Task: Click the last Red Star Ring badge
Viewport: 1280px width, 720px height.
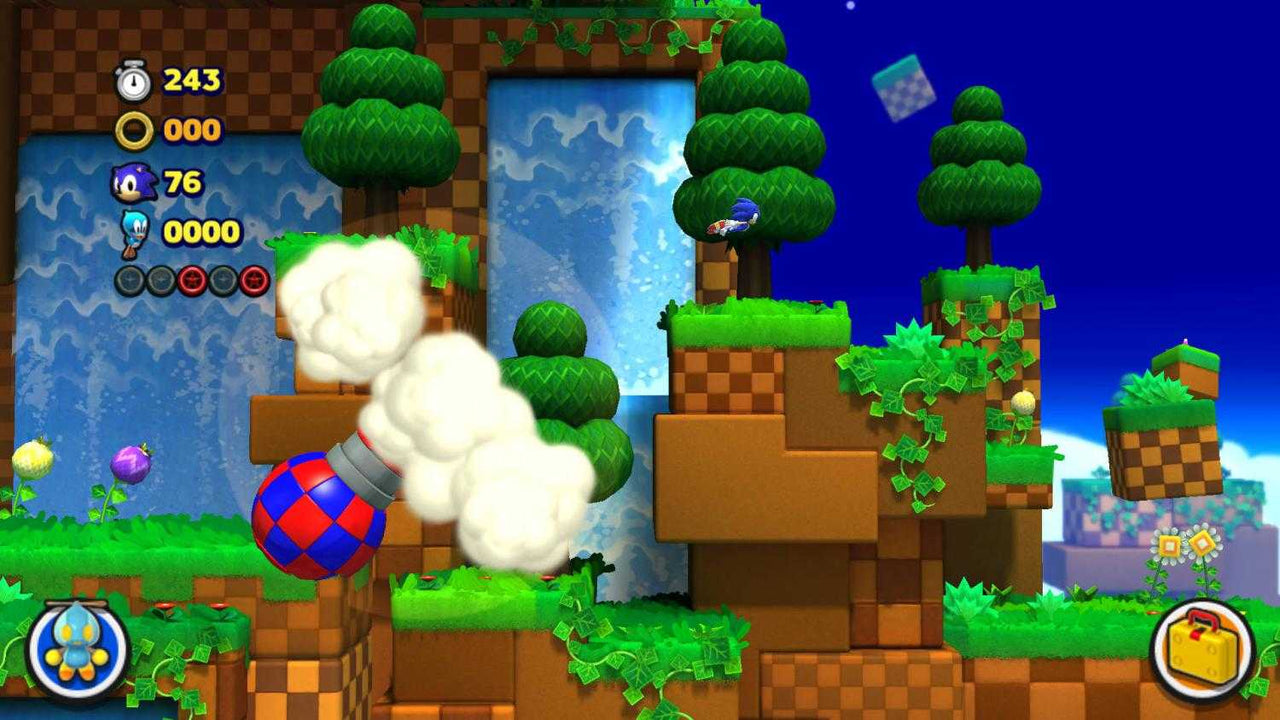Action: [x=252, y=279]
